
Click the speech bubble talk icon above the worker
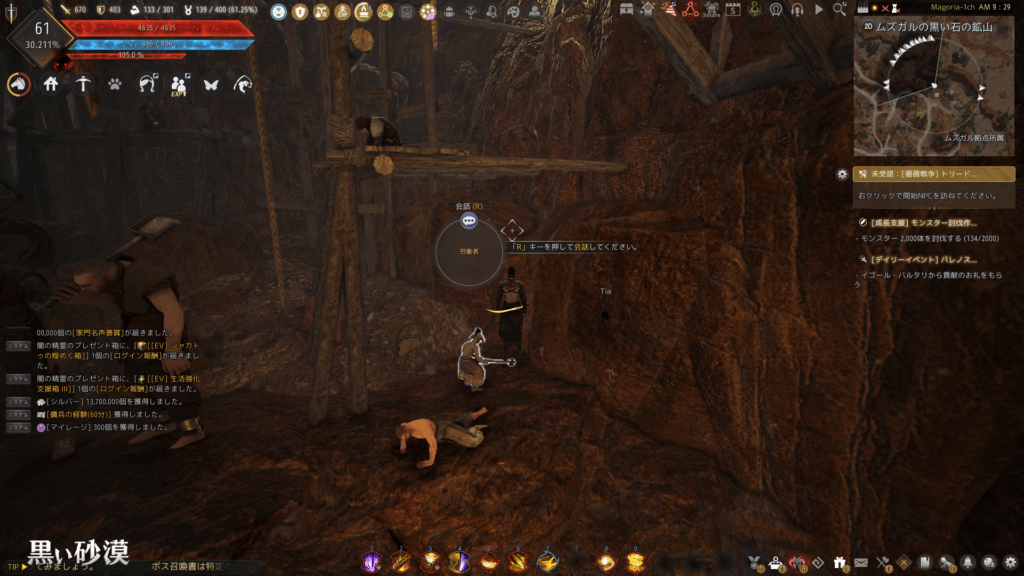point(469,220)
